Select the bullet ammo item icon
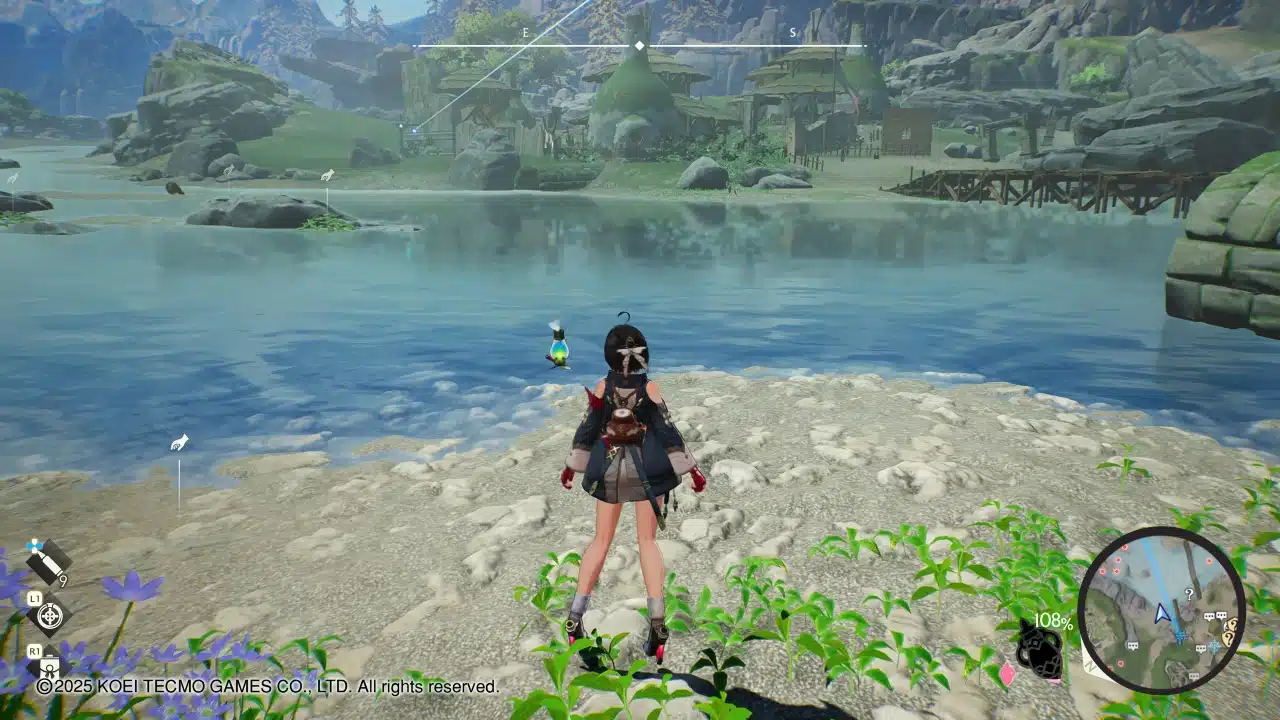 [x=47, y=561]
